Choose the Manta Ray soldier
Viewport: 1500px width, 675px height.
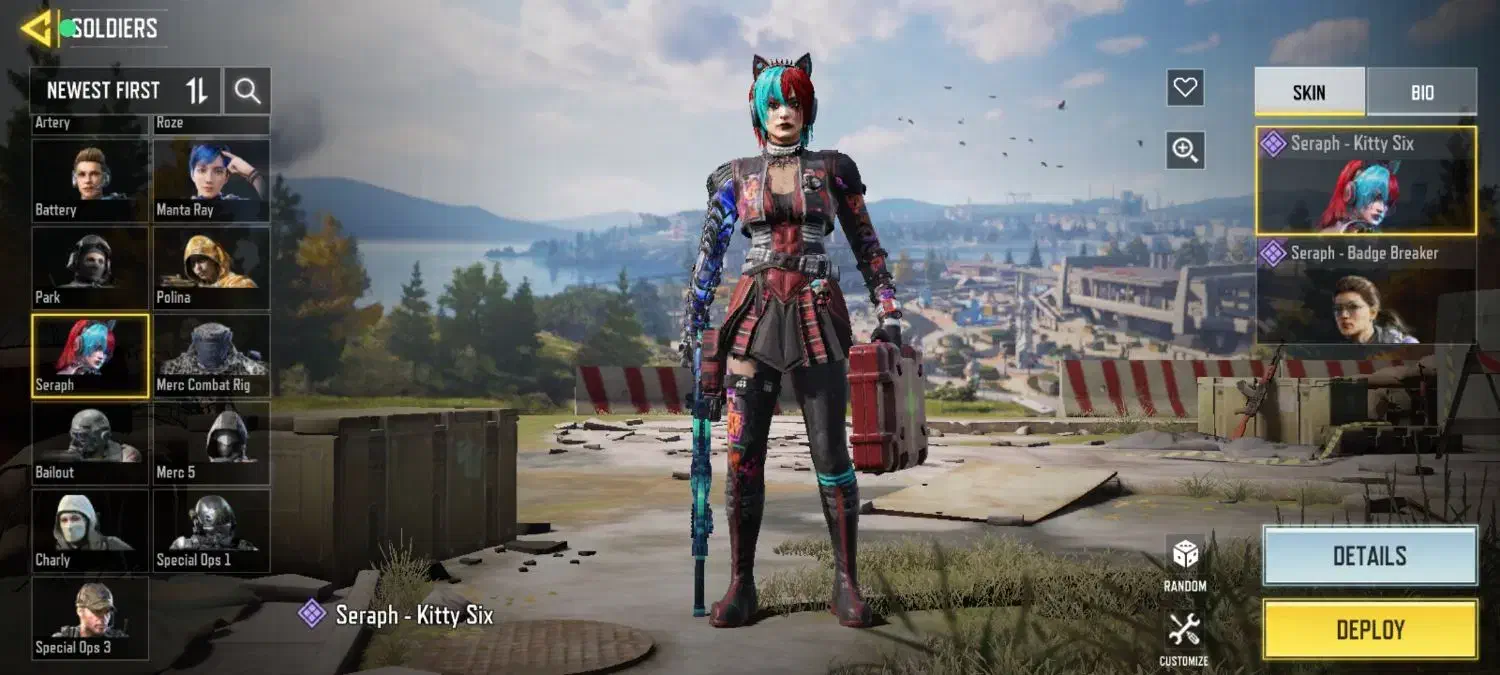(211, 180)
